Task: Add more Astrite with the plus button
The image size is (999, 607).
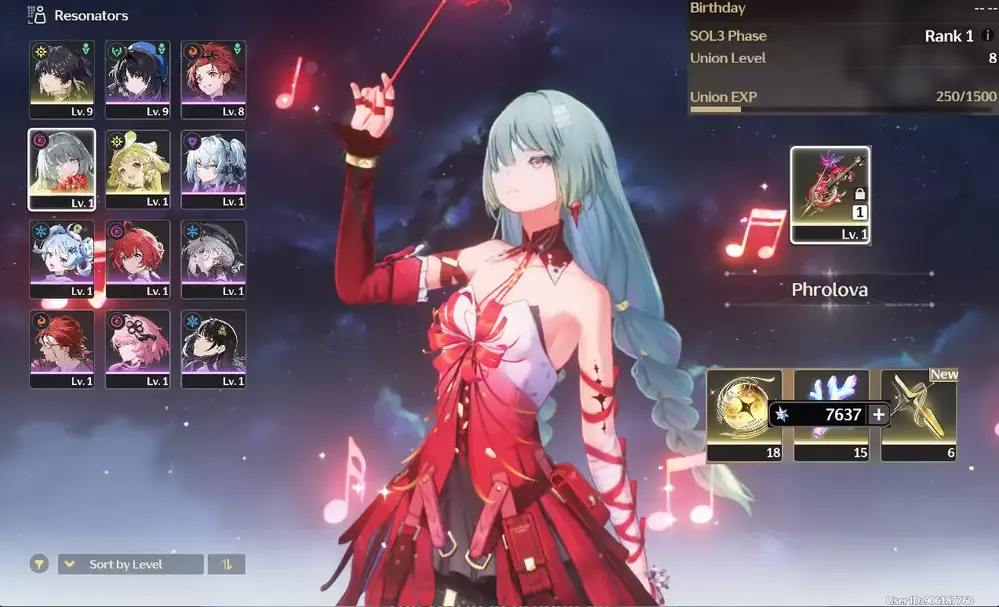Action: pyautogui.click(x=878, y=414)
